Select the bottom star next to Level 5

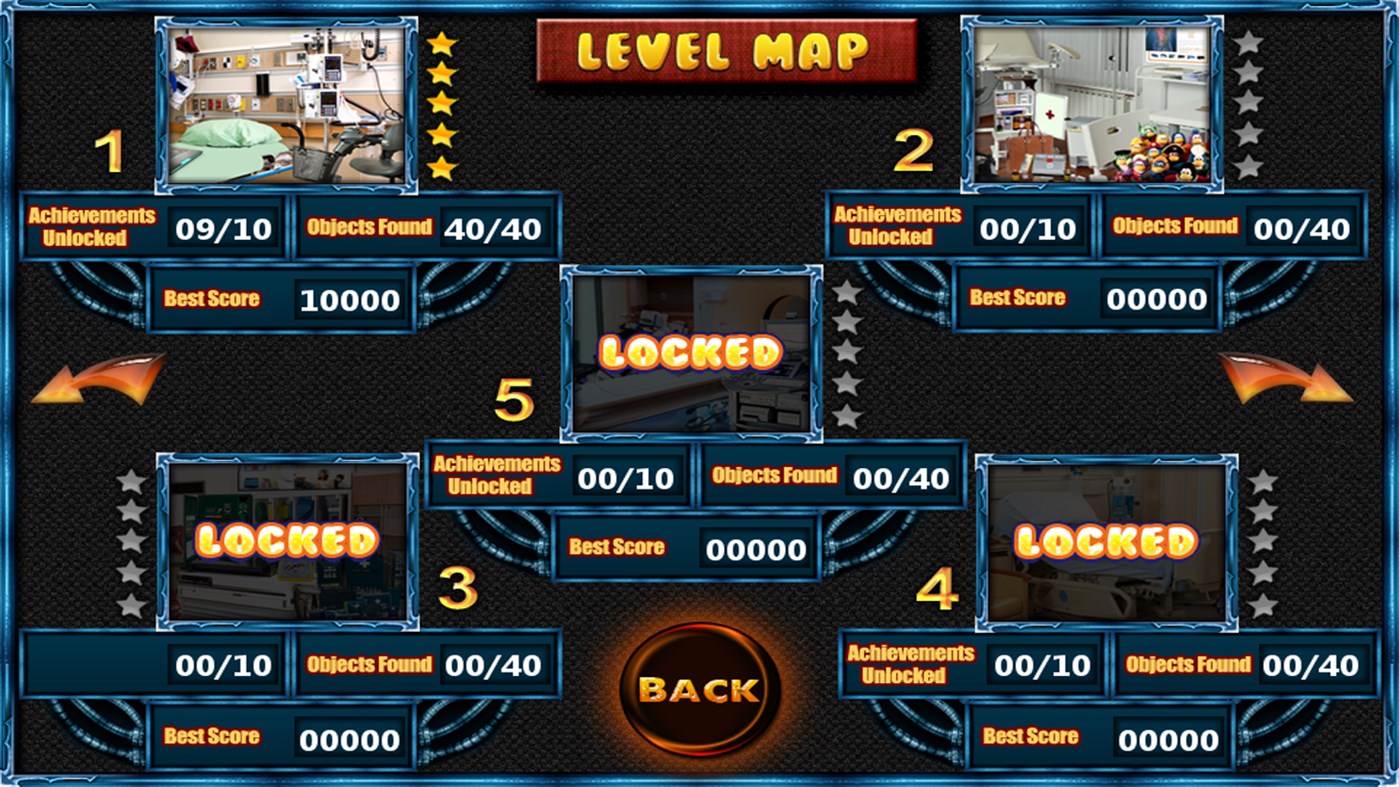click(846, 413)
